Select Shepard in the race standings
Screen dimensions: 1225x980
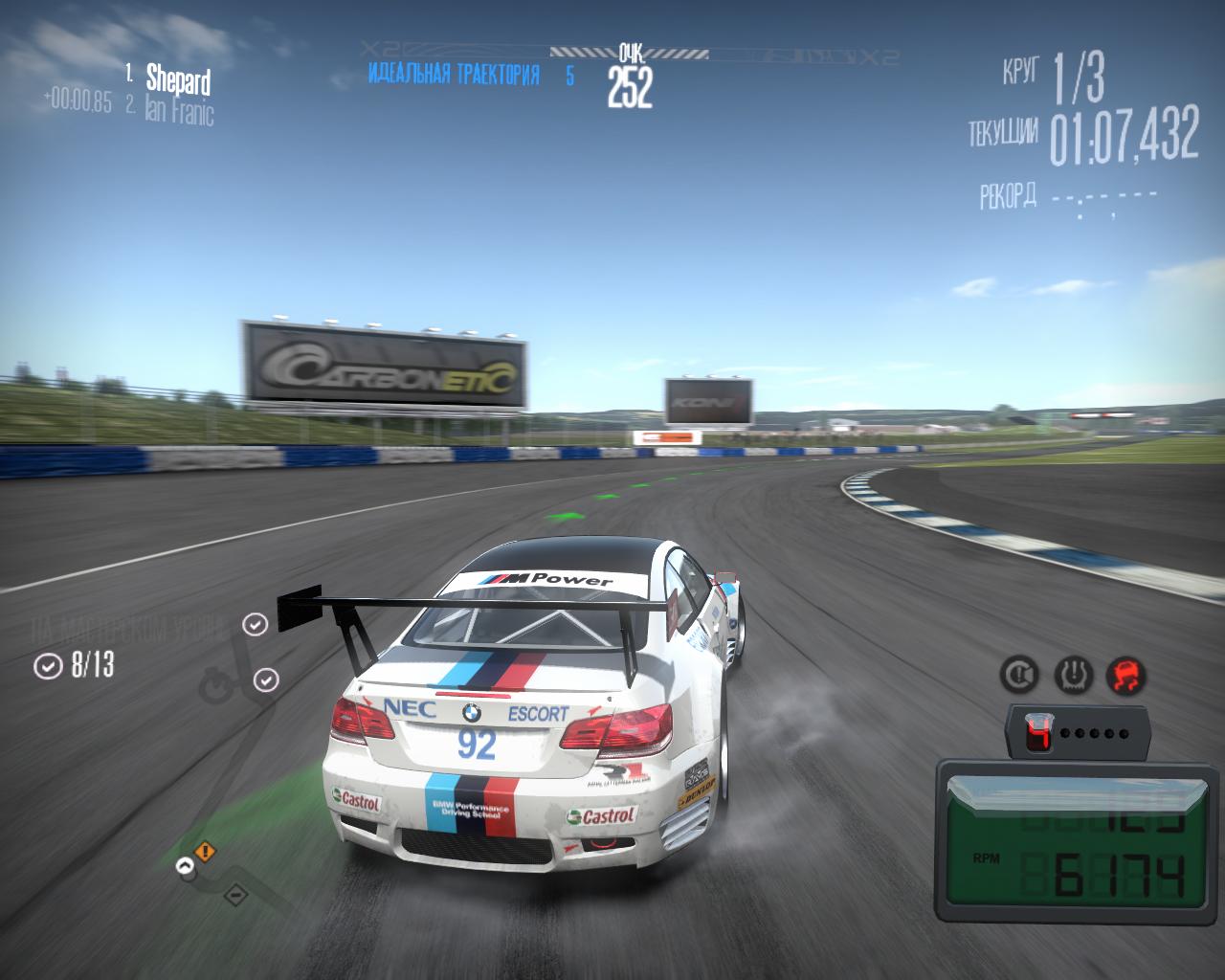click(x=177, y=78)
